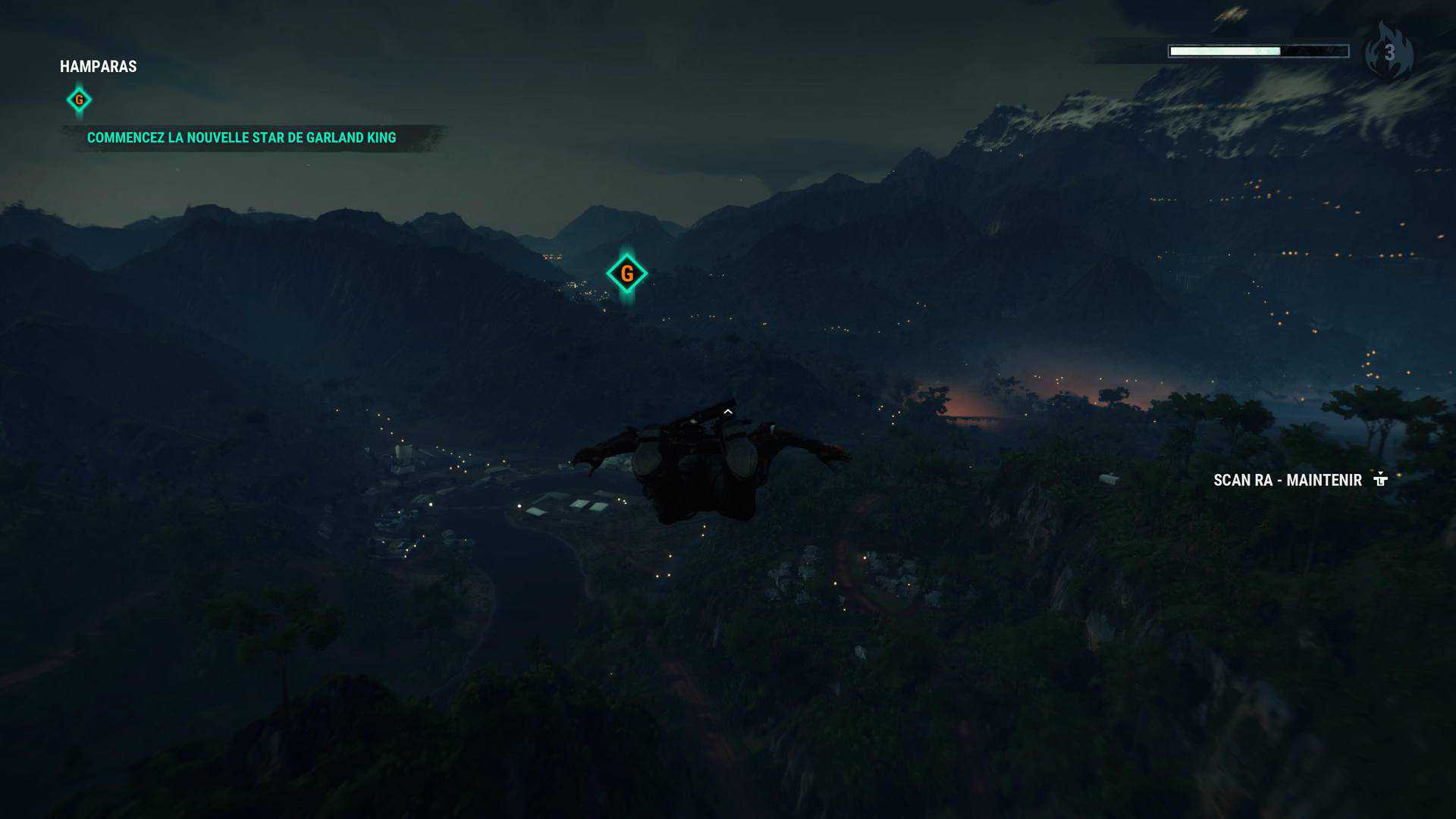Click the Garland King waypoint marker in the valley
1456x819 pixels.
coord(626,274)
